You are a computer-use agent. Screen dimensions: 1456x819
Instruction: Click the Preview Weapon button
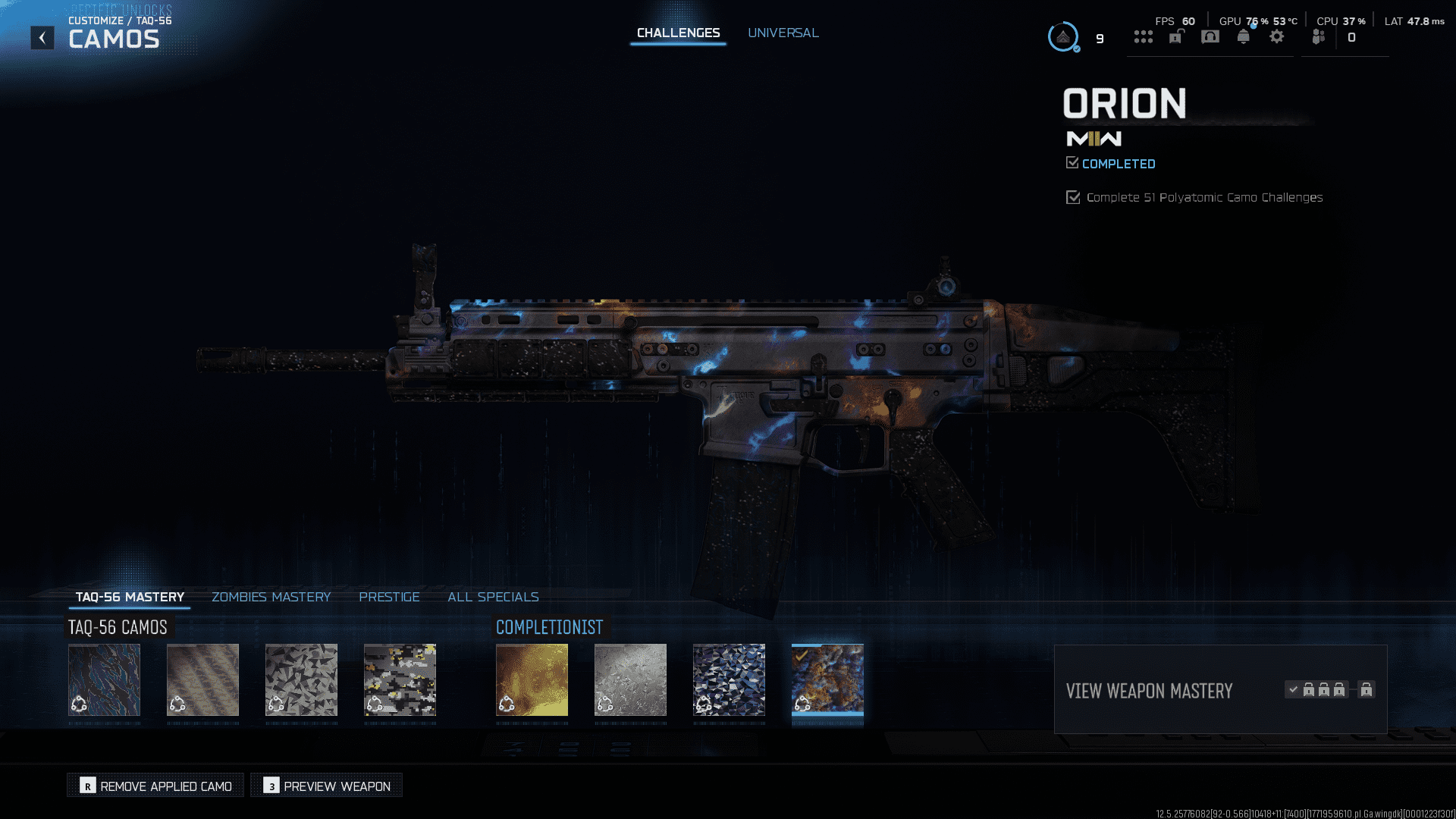point(327,786)
